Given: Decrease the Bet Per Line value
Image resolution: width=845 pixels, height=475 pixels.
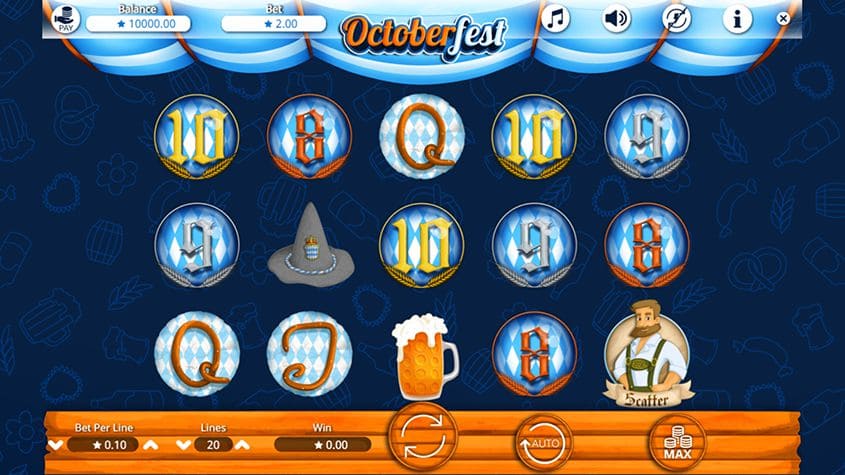Looking at the screenshot, I should [x=56, y=444].
